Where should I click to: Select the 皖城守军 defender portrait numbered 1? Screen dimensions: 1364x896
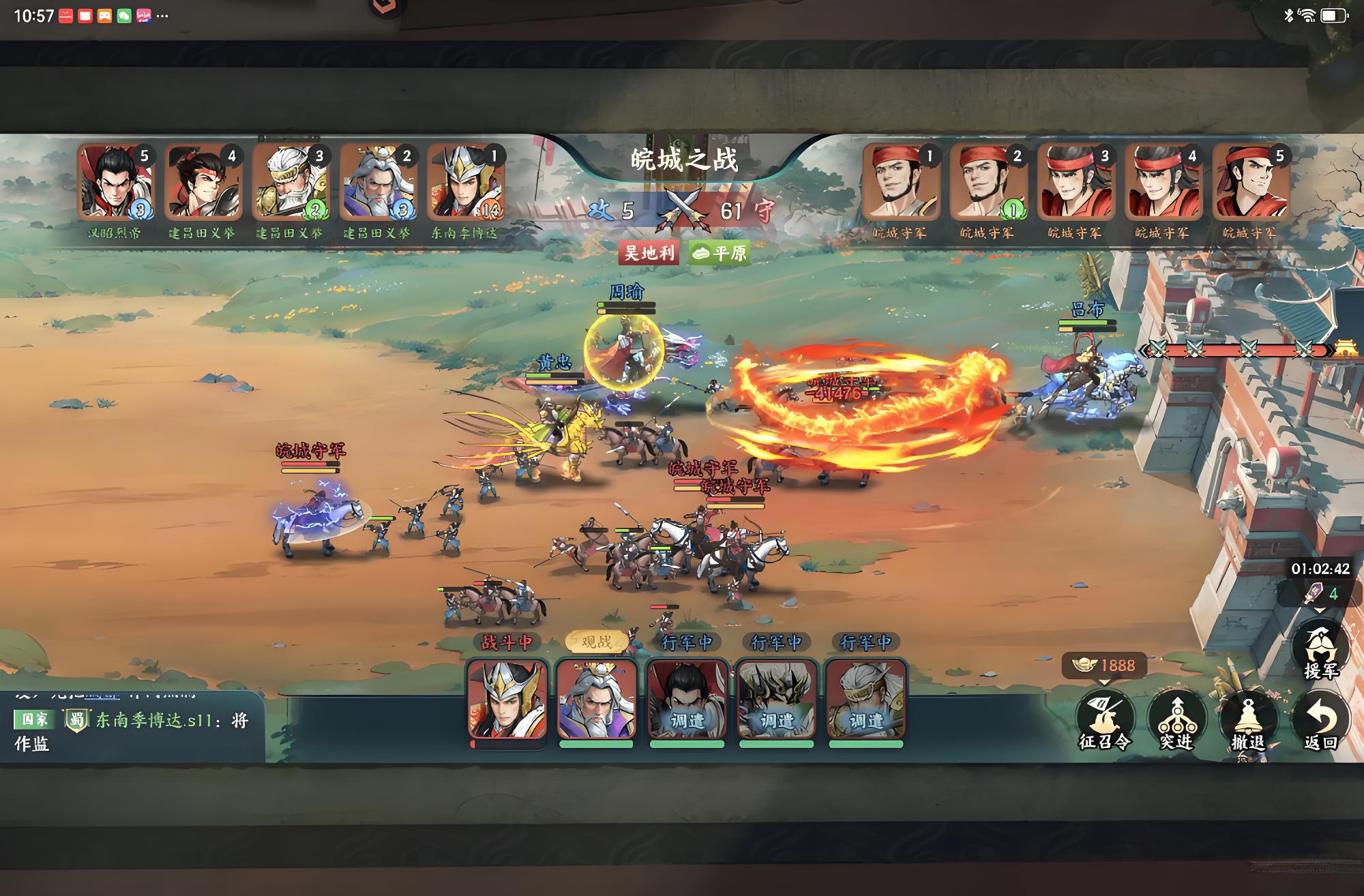pyautogui.click(x=900, y=182)
